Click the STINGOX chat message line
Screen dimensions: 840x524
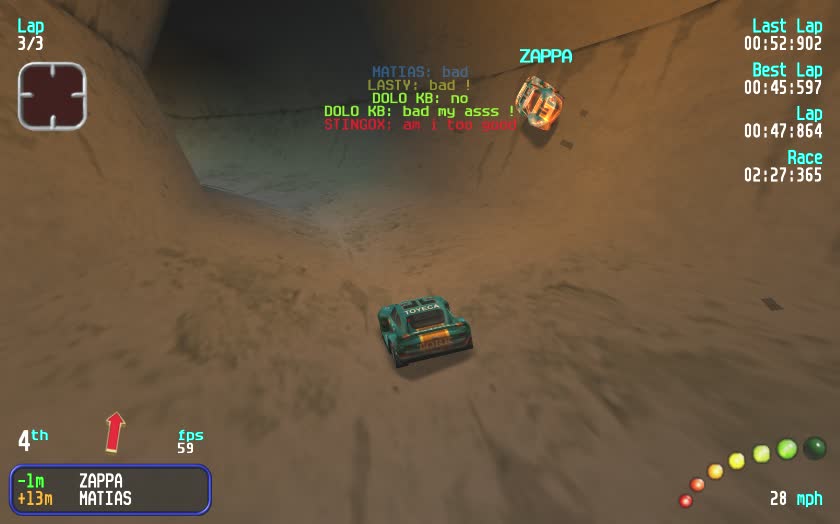pyautogui.click(x=420, y=125)
